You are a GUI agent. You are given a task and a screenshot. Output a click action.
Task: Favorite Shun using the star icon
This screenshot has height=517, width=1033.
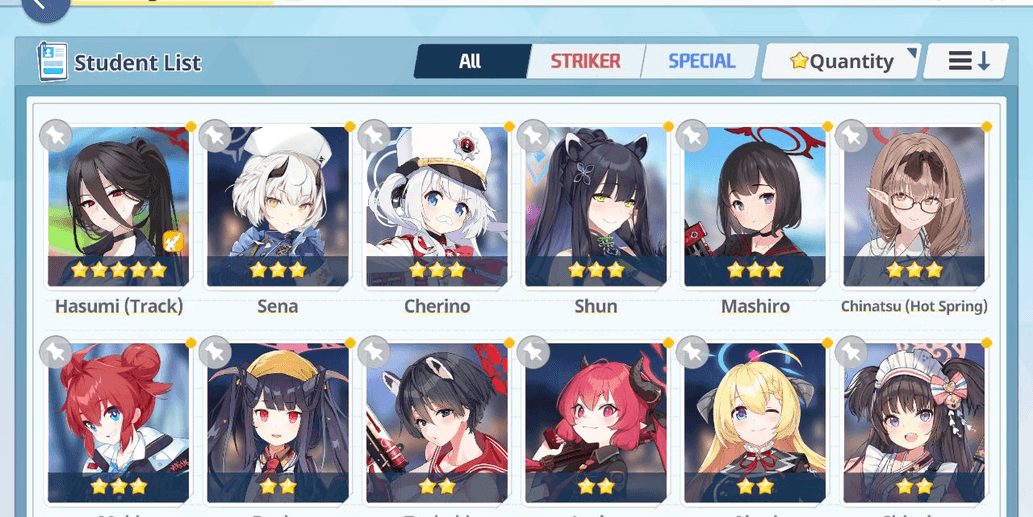[x=533, y=135]
